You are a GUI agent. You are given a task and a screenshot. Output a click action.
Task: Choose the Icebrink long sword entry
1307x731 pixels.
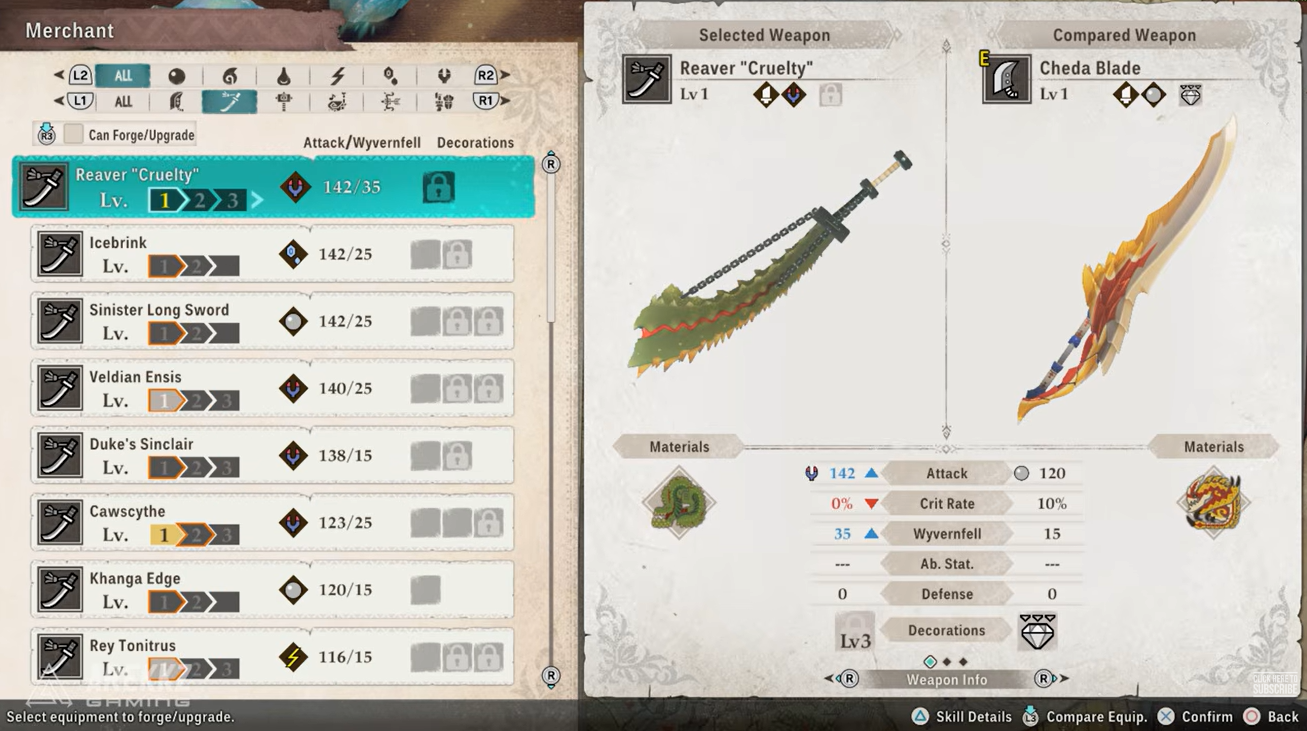pos(272,254)
